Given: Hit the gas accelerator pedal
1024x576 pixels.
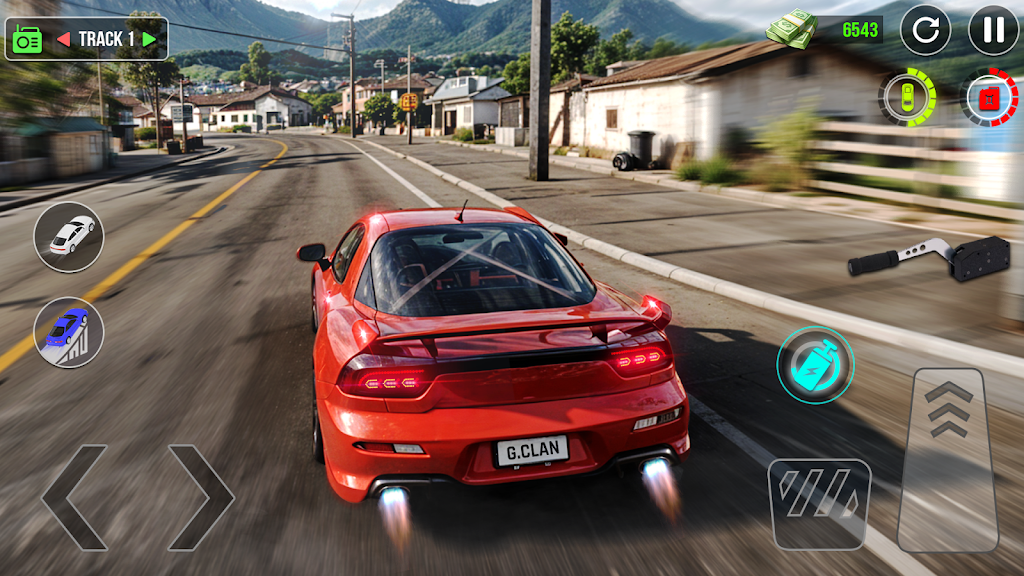Looking at the screenshot, I should 947,459.
